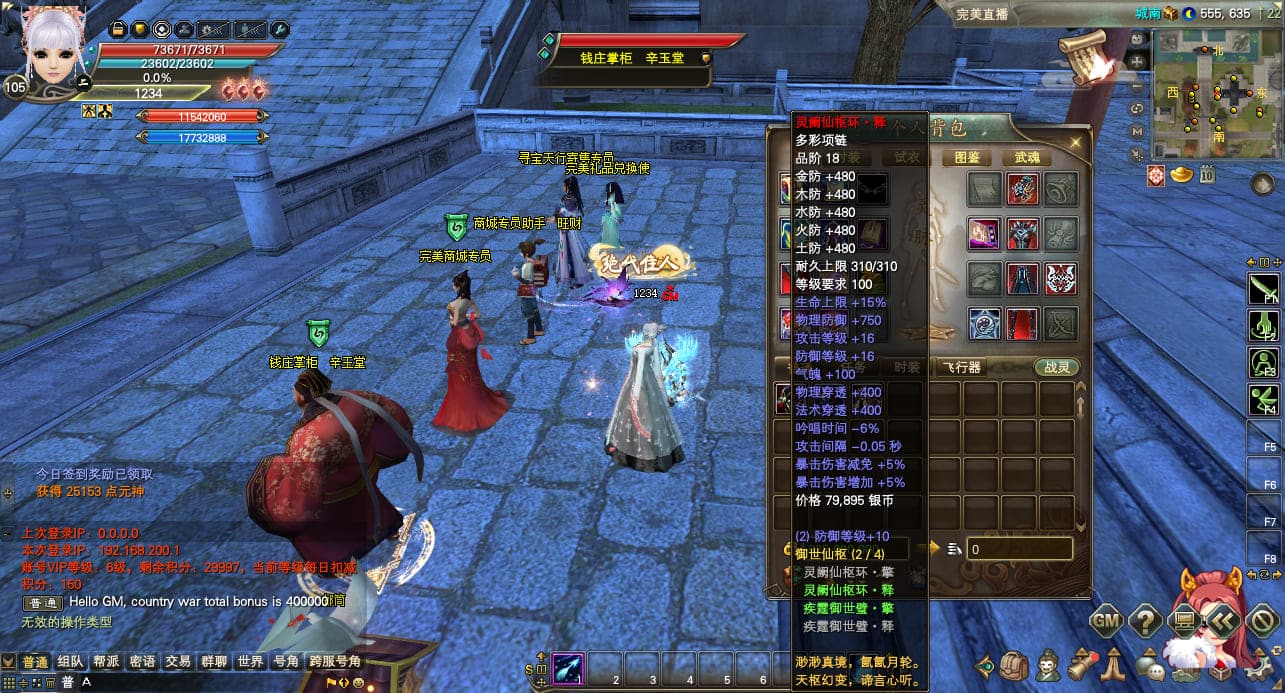Click the wrench settings icon near portrait
The width and height of the screenshot is (1285, 693).
point(281,30)
